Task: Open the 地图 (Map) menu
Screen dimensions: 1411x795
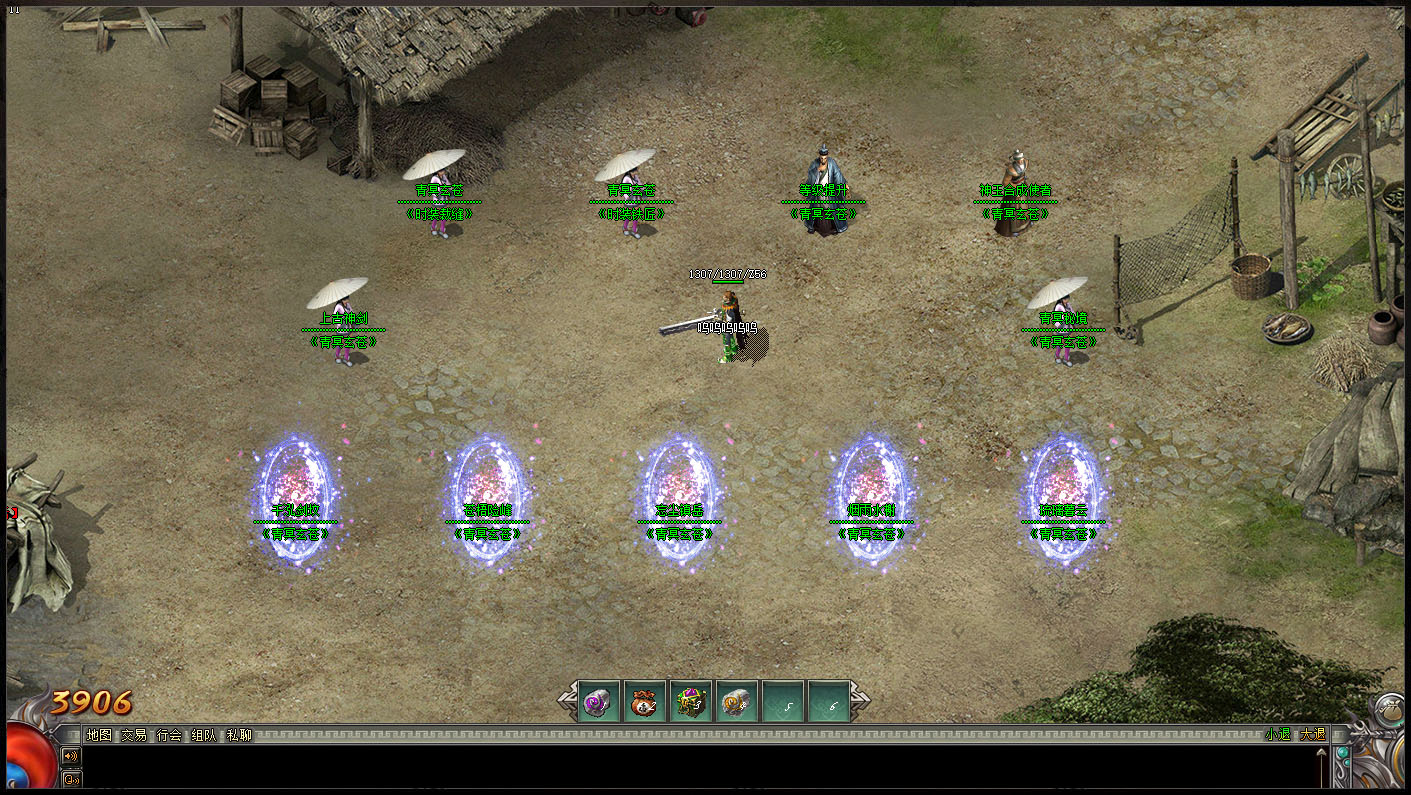Action: (98, 735)
